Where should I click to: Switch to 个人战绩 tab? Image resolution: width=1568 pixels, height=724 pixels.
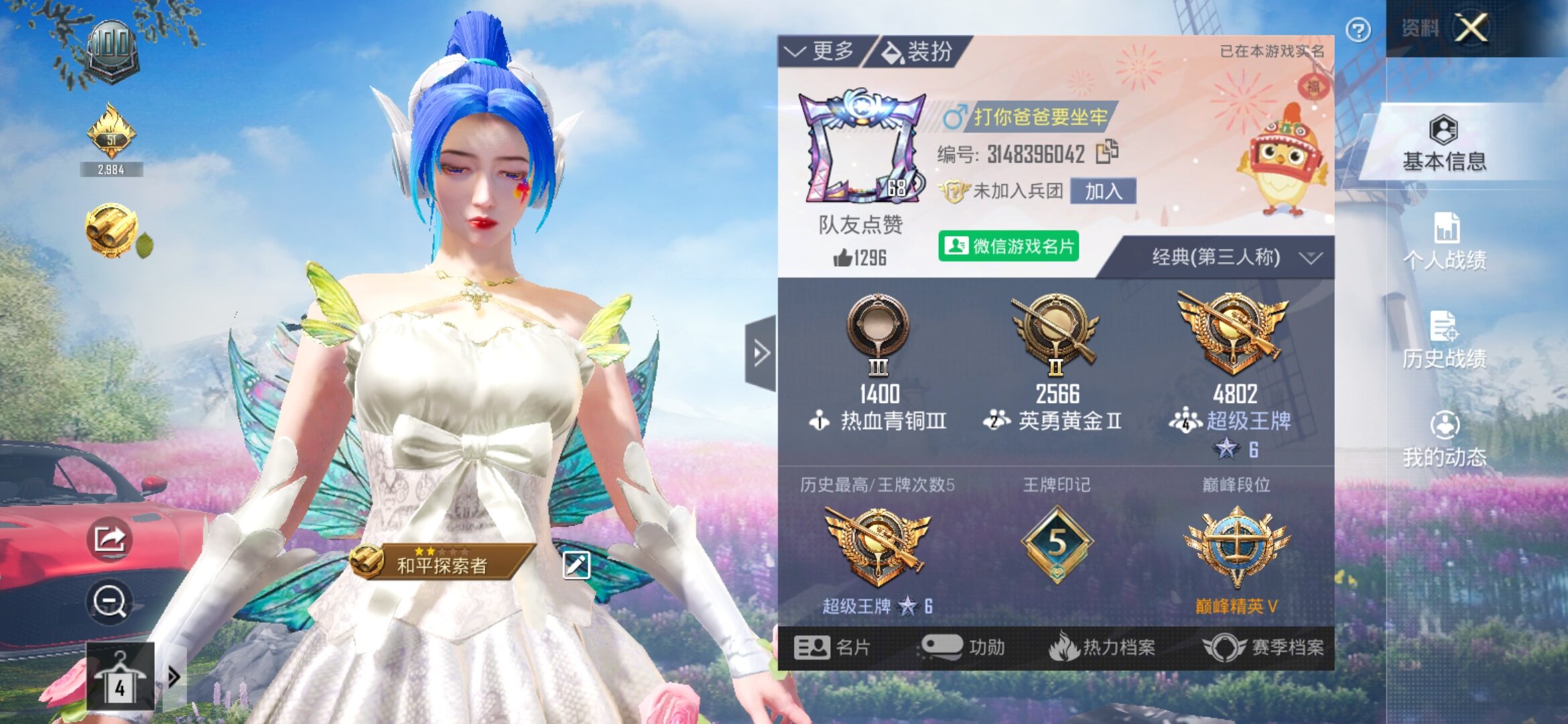coord(1444,243)
